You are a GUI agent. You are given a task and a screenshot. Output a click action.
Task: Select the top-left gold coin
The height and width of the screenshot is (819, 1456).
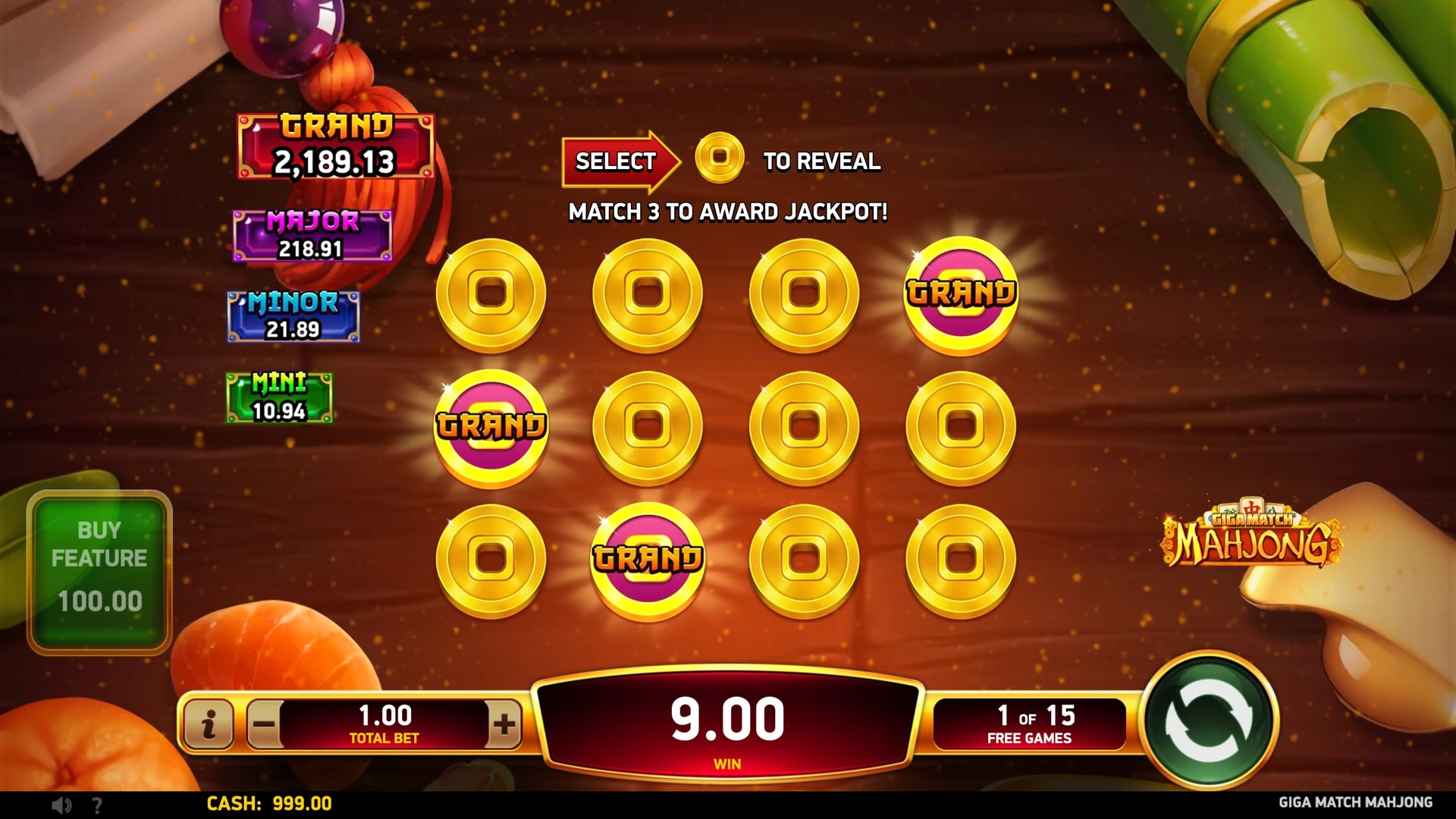click(491, 293)
